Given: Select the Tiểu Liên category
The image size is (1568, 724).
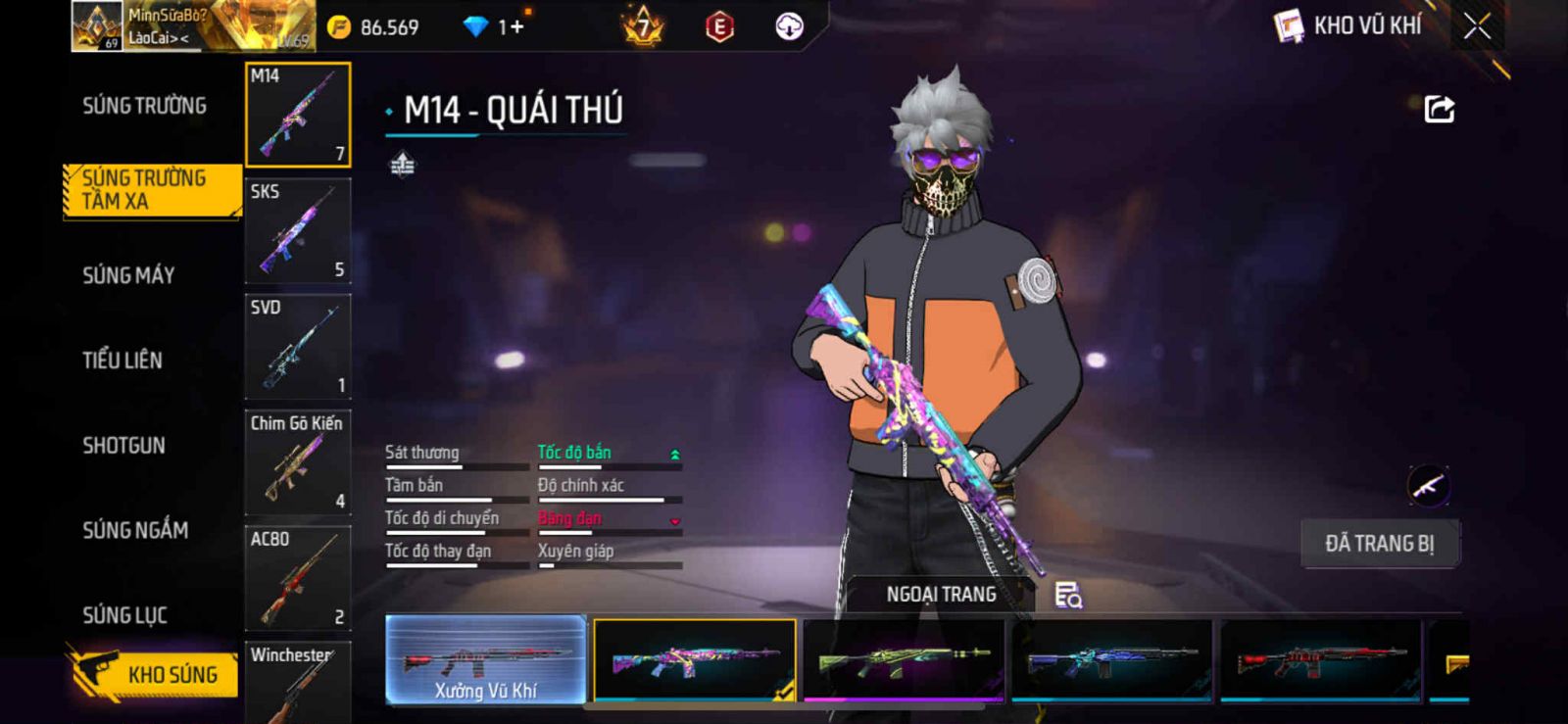Looking at the screenshot, I should click(122, 361).
